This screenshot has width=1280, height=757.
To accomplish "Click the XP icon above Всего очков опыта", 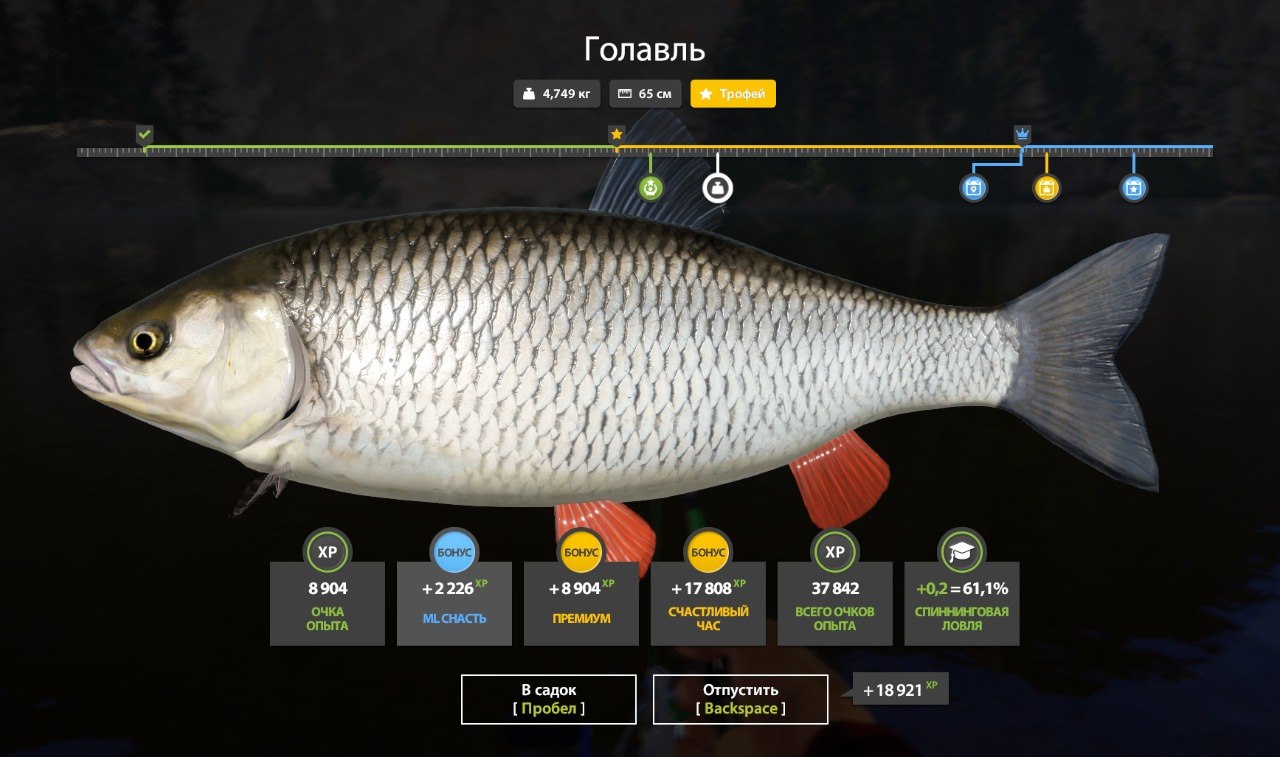I will tap(835, 550).
